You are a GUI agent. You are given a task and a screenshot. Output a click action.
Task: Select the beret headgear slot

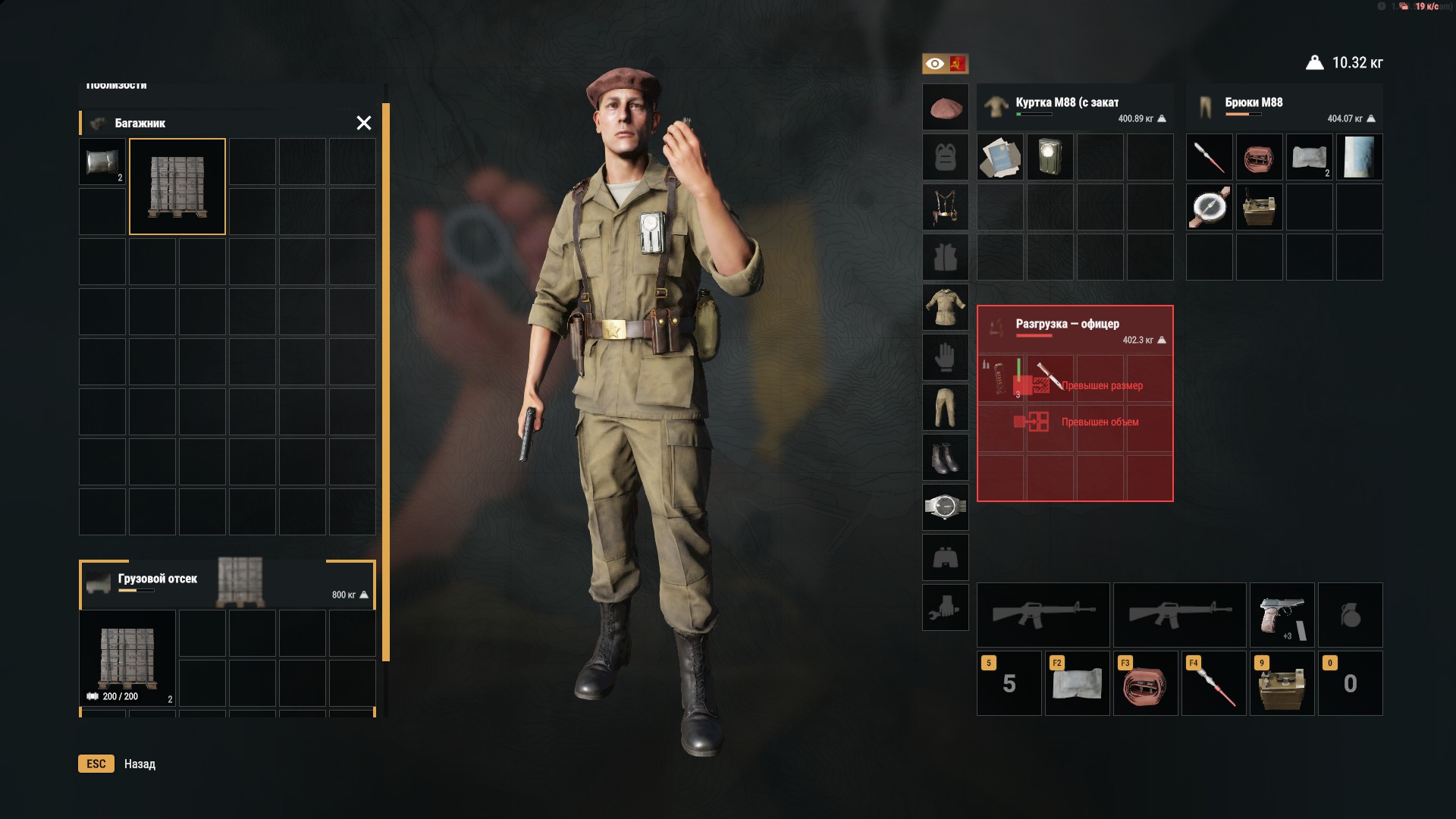[945, 108]
